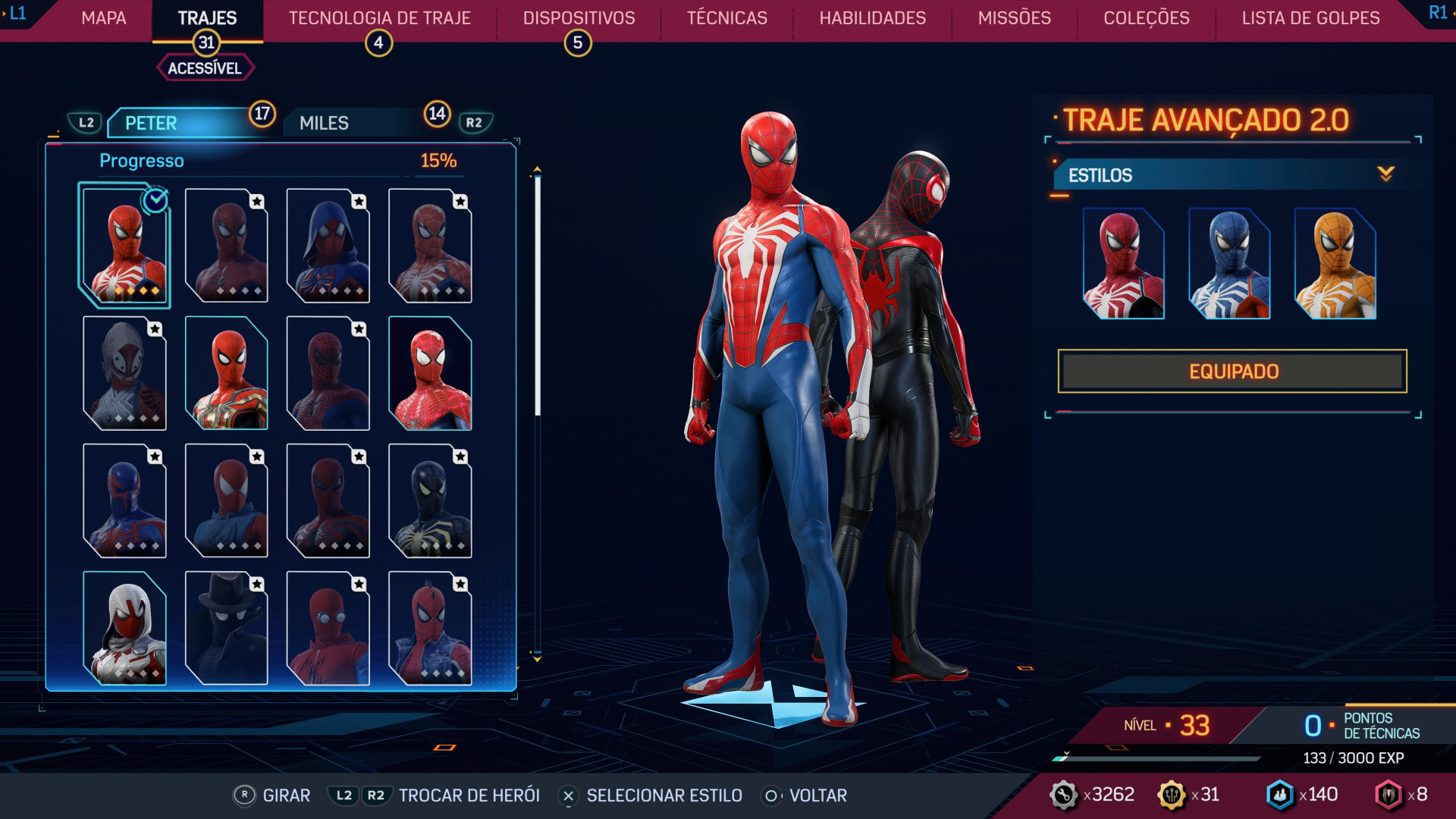
Task: Open the Missões tab
Action: tap(1014, 18)
